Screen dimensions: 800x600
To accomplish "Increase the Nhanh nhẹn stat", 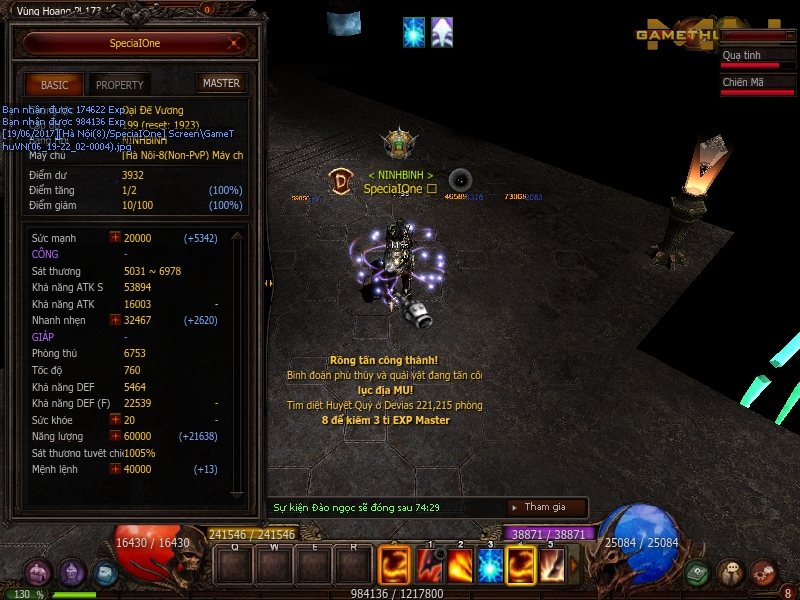I will click(x=115, y=320).
